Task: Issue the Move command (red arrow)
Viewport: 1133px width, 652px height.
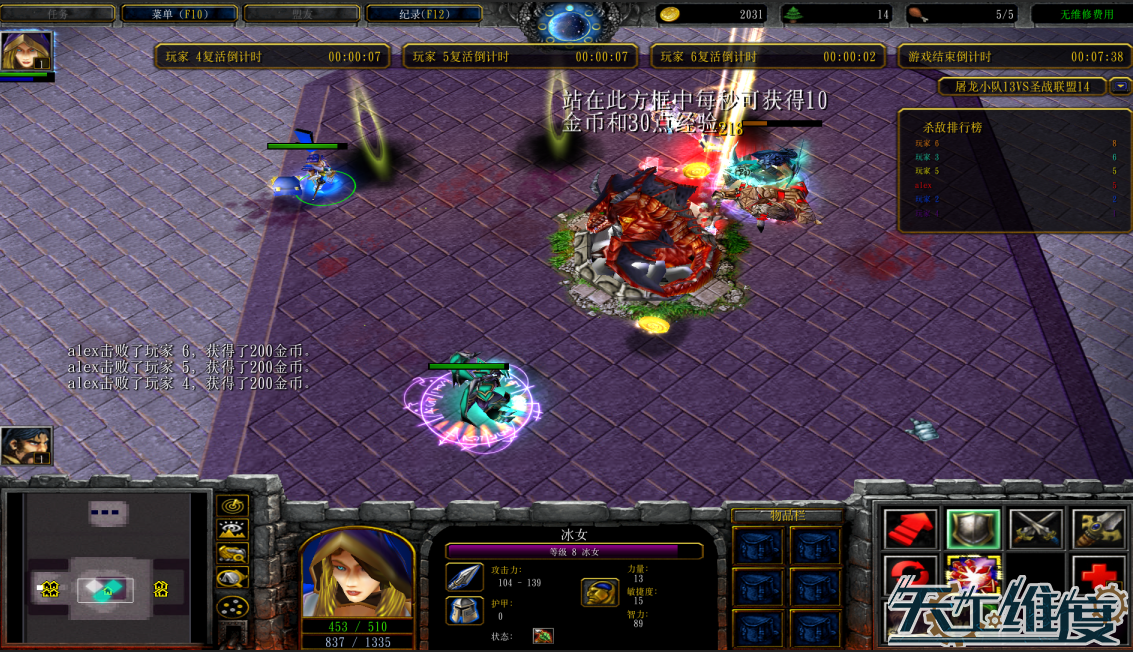Action: click(x=910, y=528)
